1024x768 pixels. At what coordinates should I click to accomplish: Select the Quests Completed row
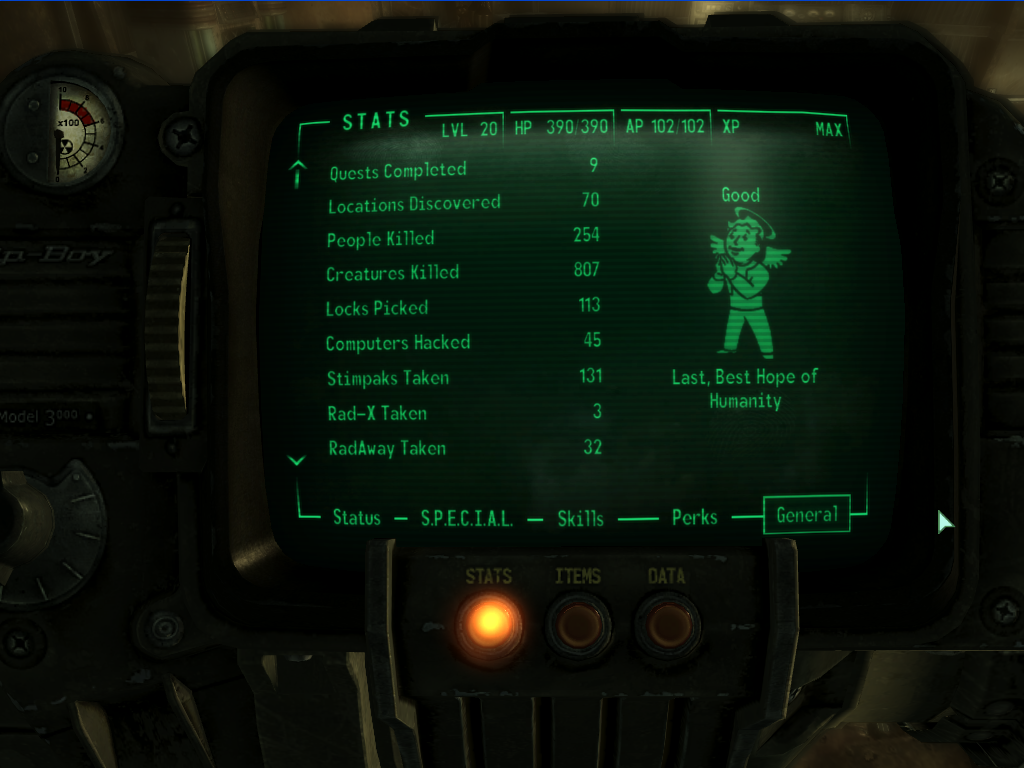click(x=398, y=171)
